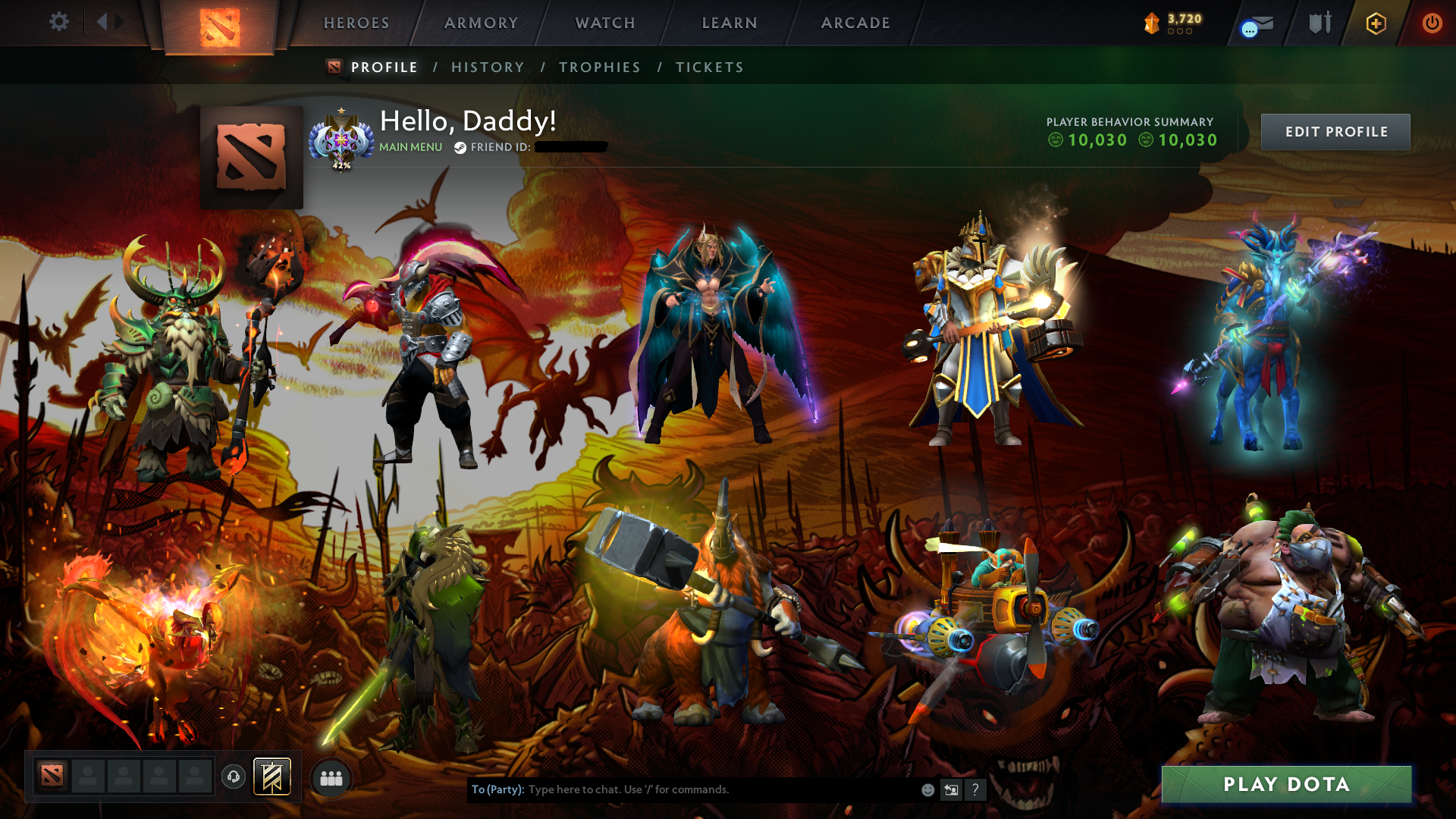Open the ARCADE menu

(855, 23)
